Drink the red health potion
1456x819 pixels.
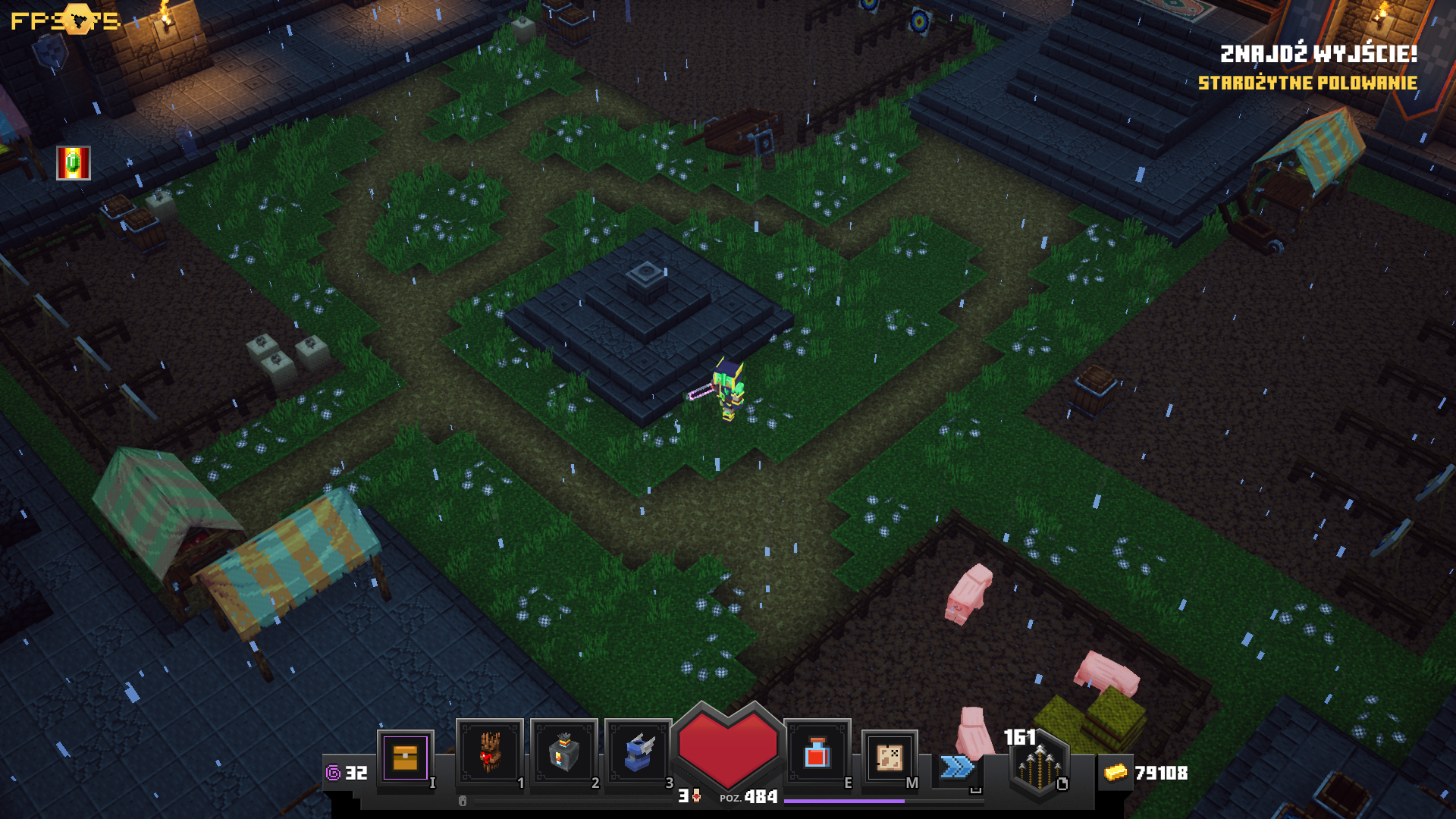point(817,753)
